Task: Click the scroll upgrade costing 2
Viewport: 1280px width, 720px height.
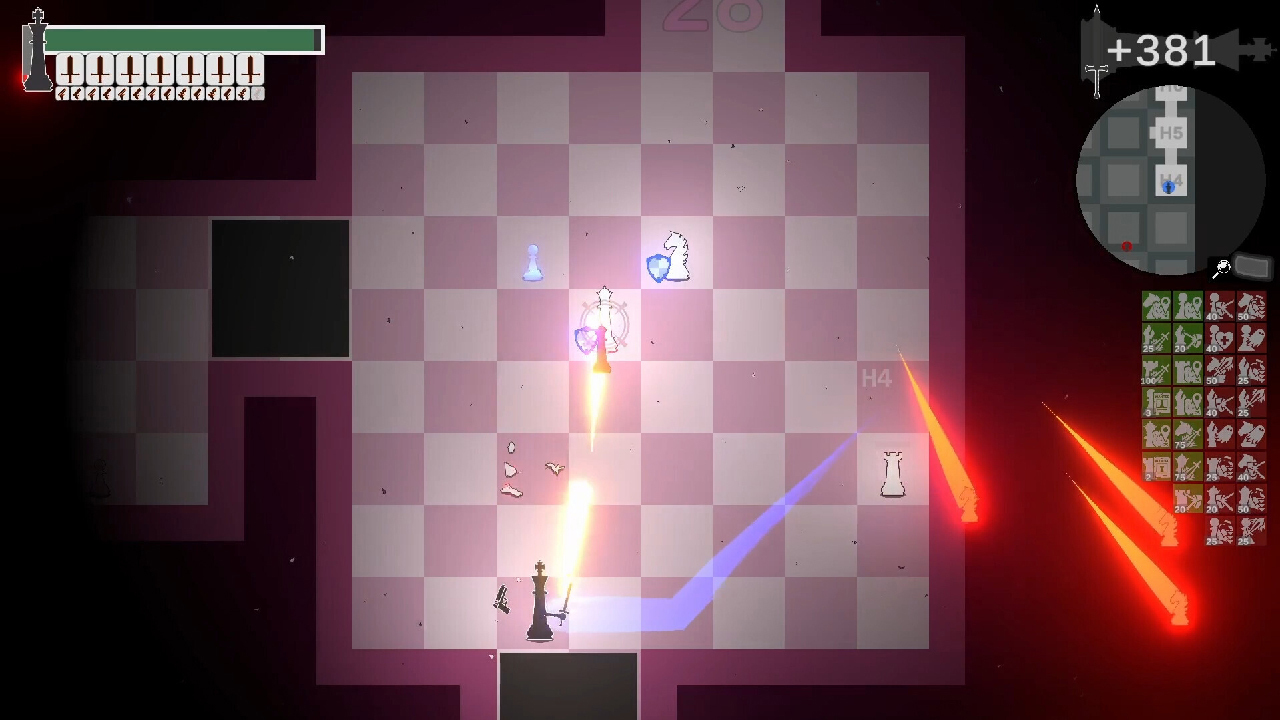Action: 1155,467
